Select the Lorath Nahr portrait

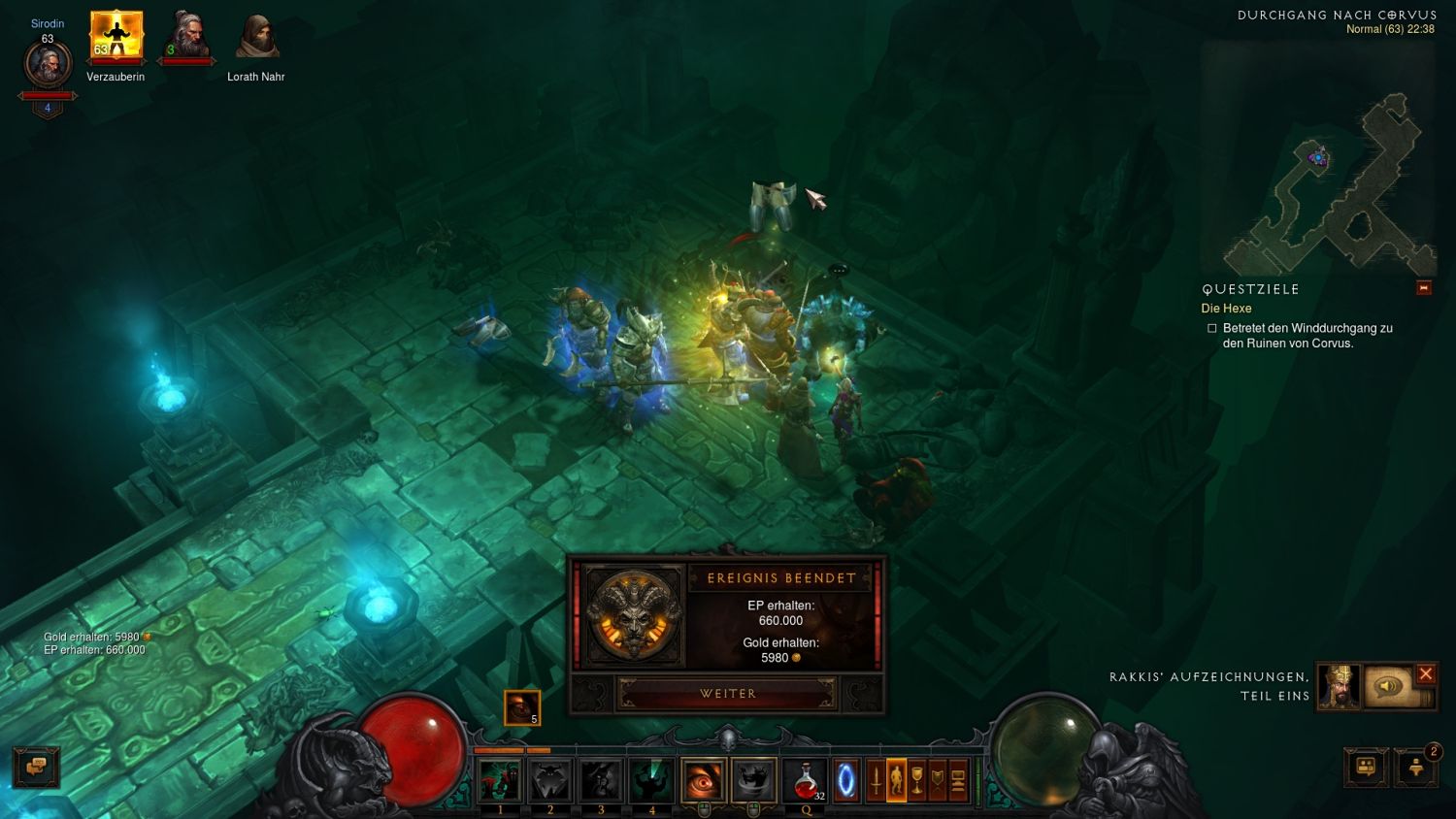coord(256,37)
